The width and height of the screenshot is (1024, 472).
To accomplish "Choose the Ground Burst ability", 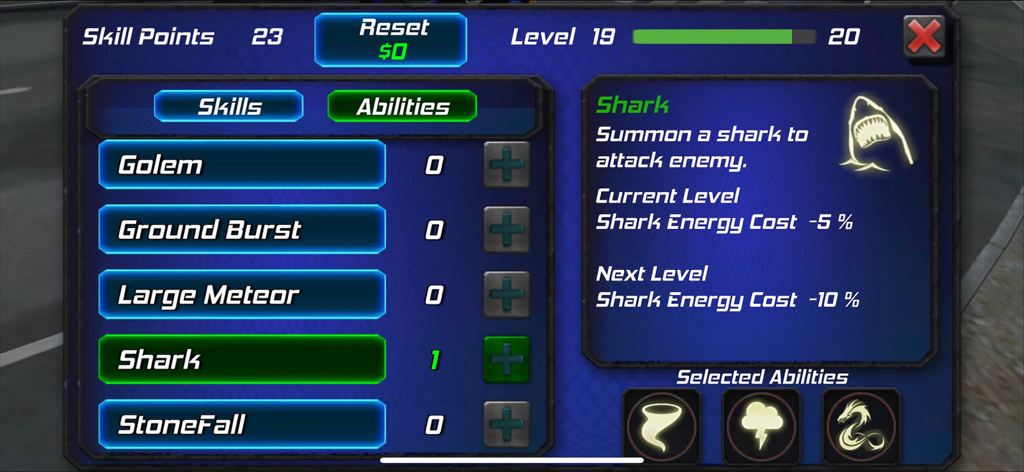I will point(242,230).
